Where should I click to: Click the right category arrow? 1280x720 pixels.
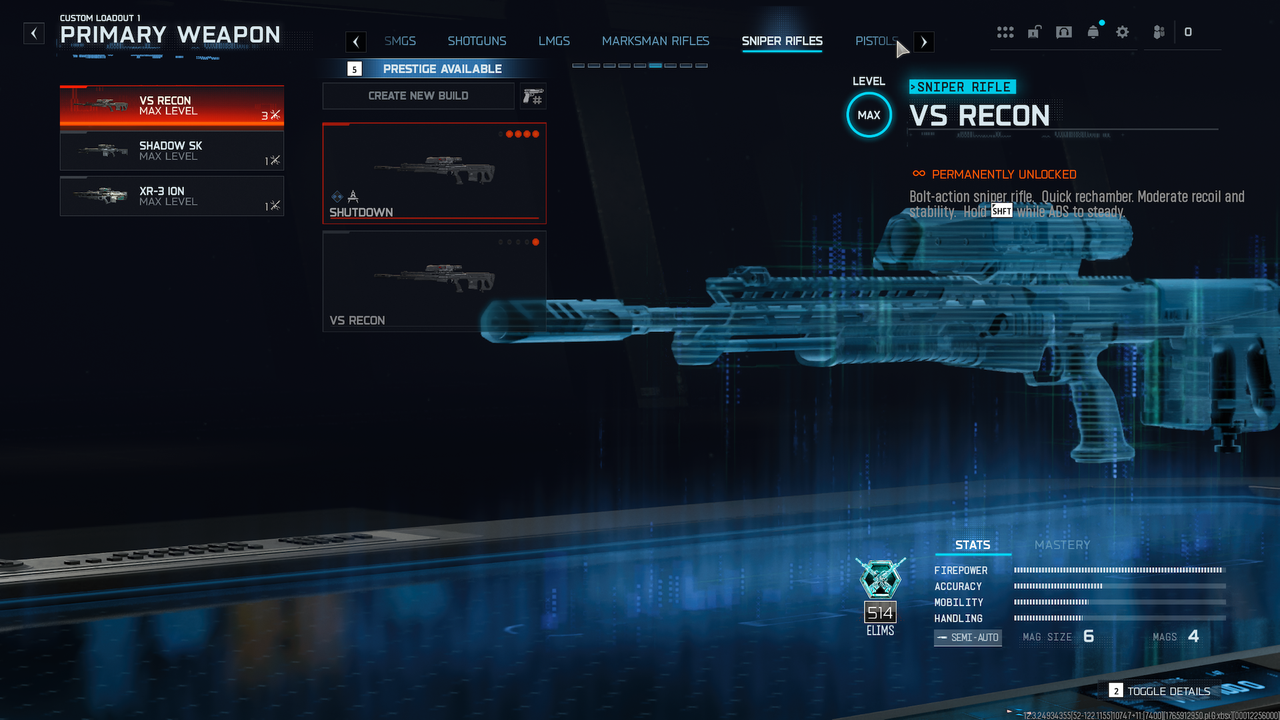924,41
